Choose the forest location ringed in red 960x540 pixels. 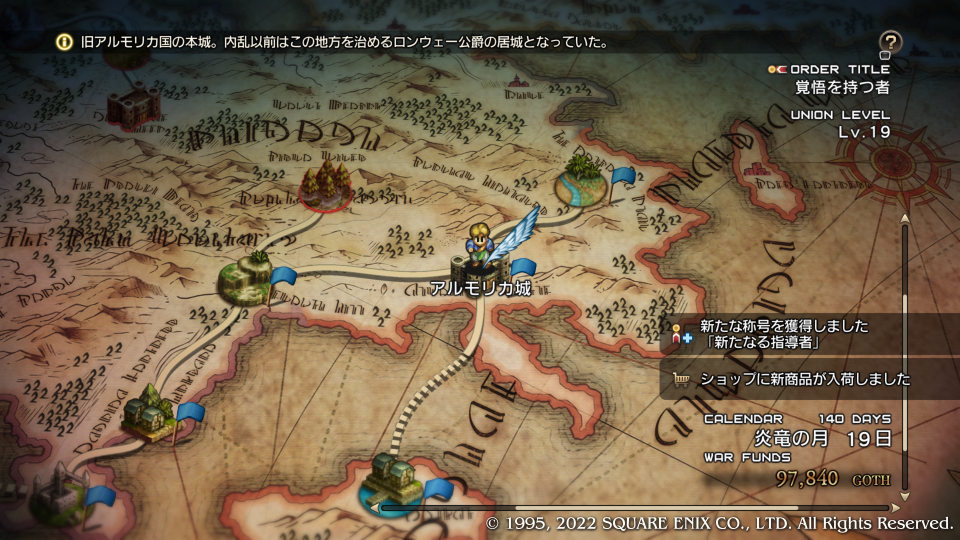click(326, 186)
